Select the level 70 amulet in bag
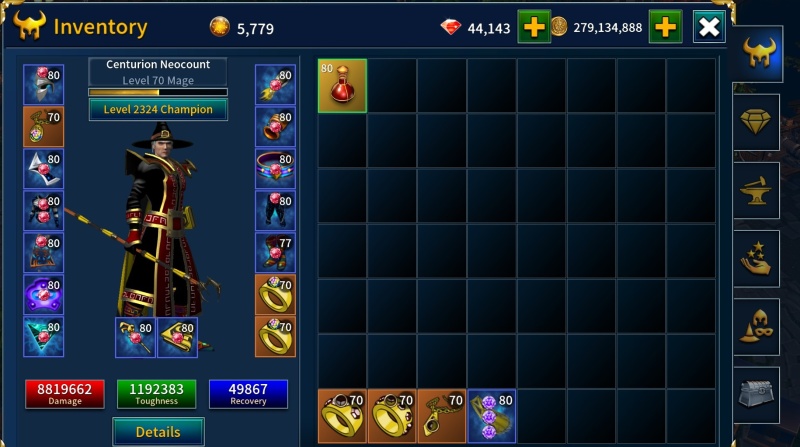Image resolution: width=800 pixels, height=447 pixels. click(x=442, y=414)
